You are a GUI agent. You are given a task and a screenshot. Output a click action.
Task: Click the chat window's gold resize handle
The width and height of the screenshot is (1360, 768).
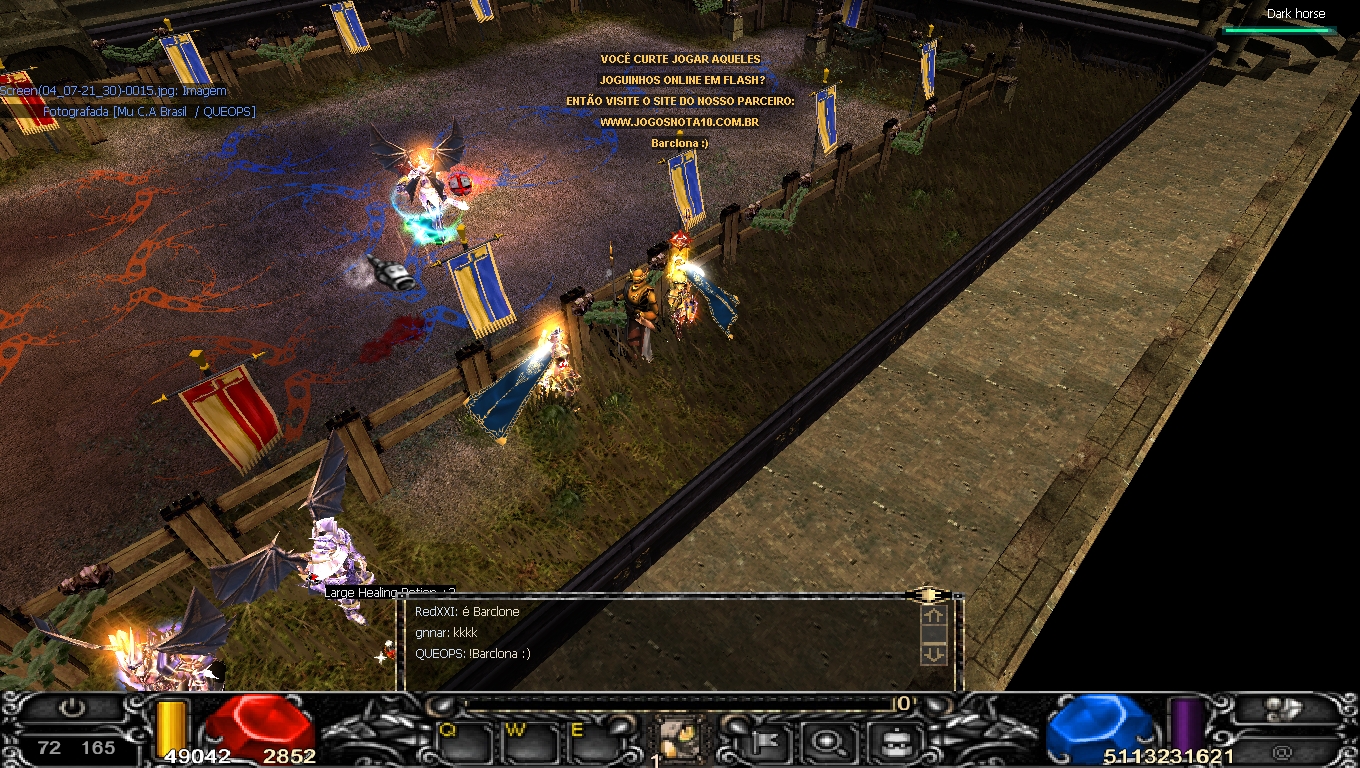pos(928,595)
